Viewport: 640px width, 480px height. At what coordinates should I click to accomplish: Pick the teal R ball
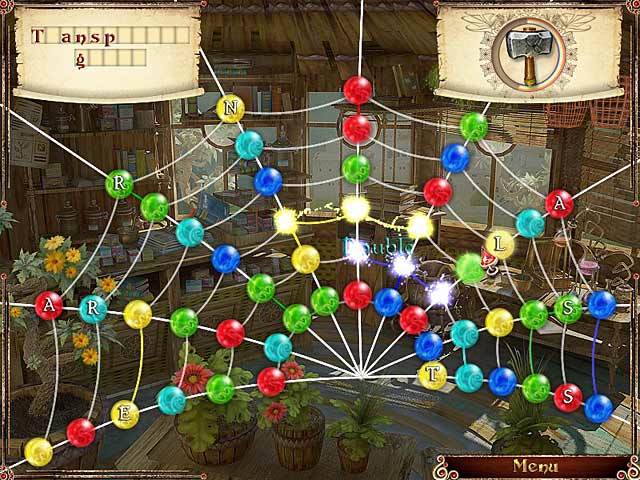tap(93, 308)
